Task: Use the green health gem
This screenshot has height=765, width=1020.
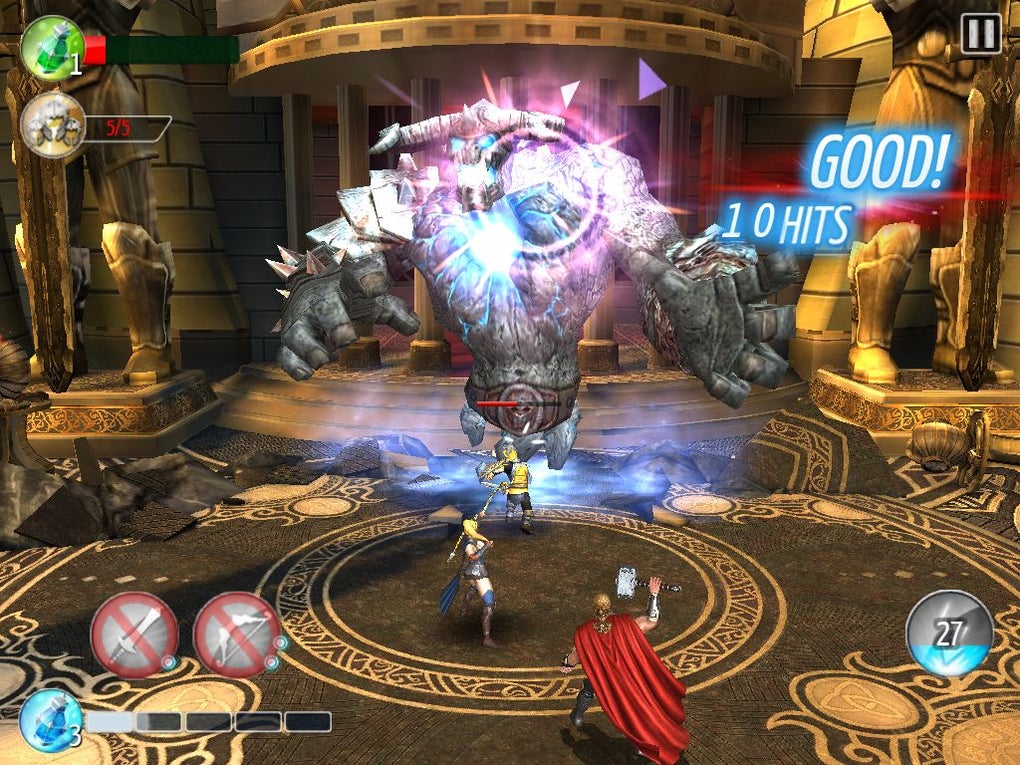Action: [x=51, y=47]
